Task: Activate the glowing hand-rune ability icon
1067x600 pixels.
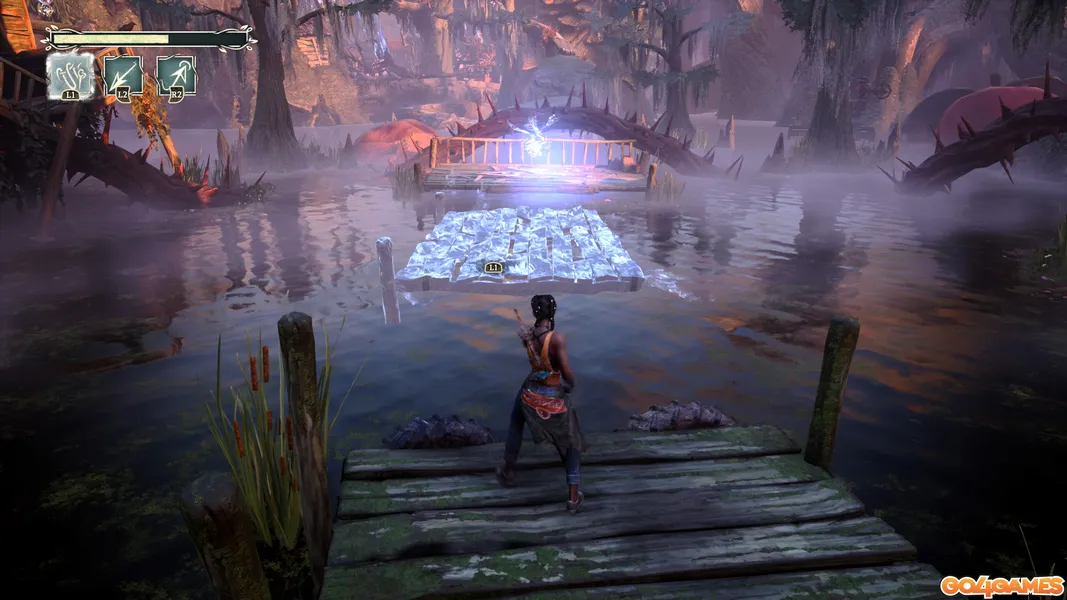Action: click(71, 76)
